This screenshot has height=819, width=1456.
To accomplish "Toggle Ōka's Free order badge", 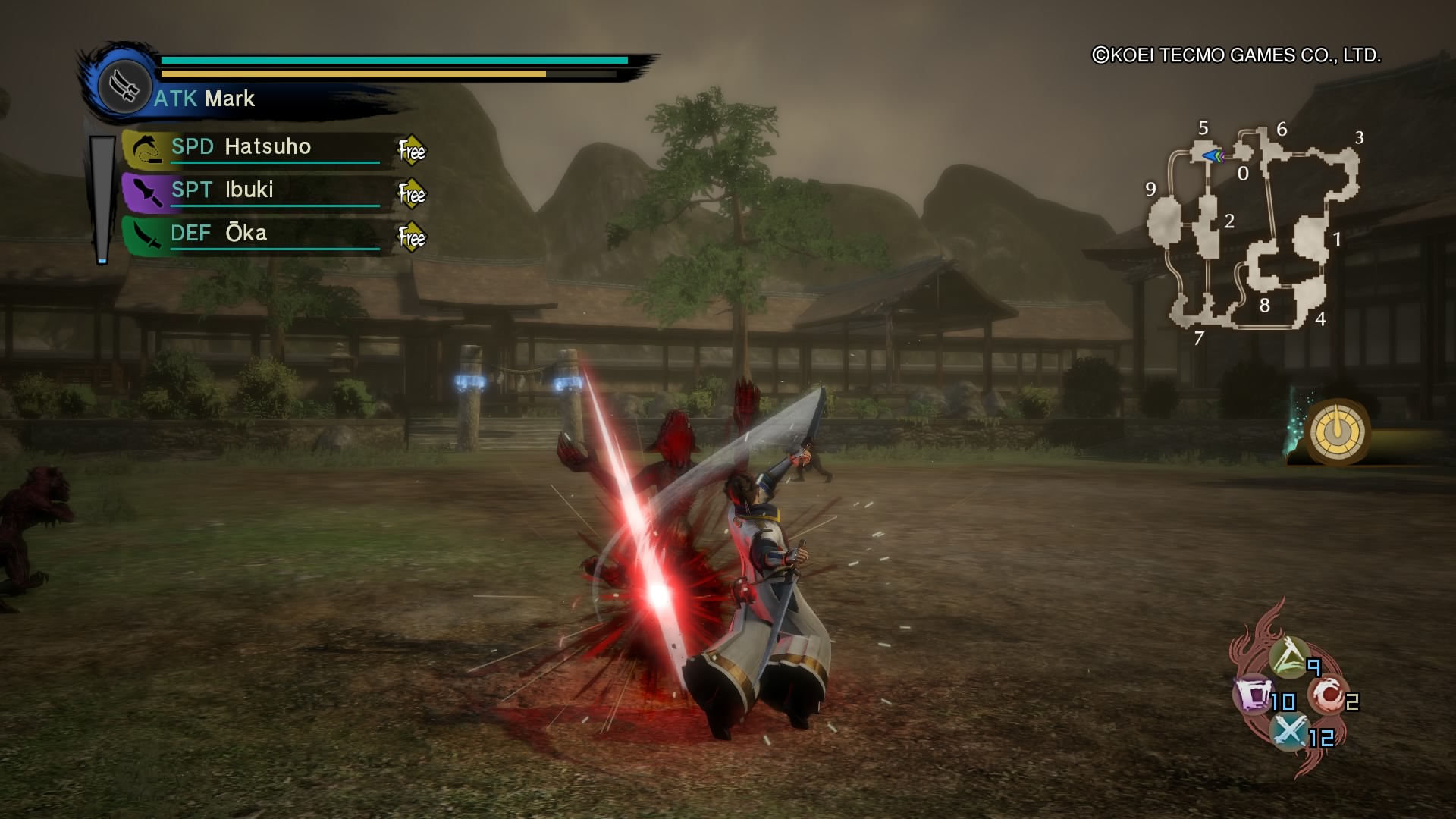I will tap(410, 237).
